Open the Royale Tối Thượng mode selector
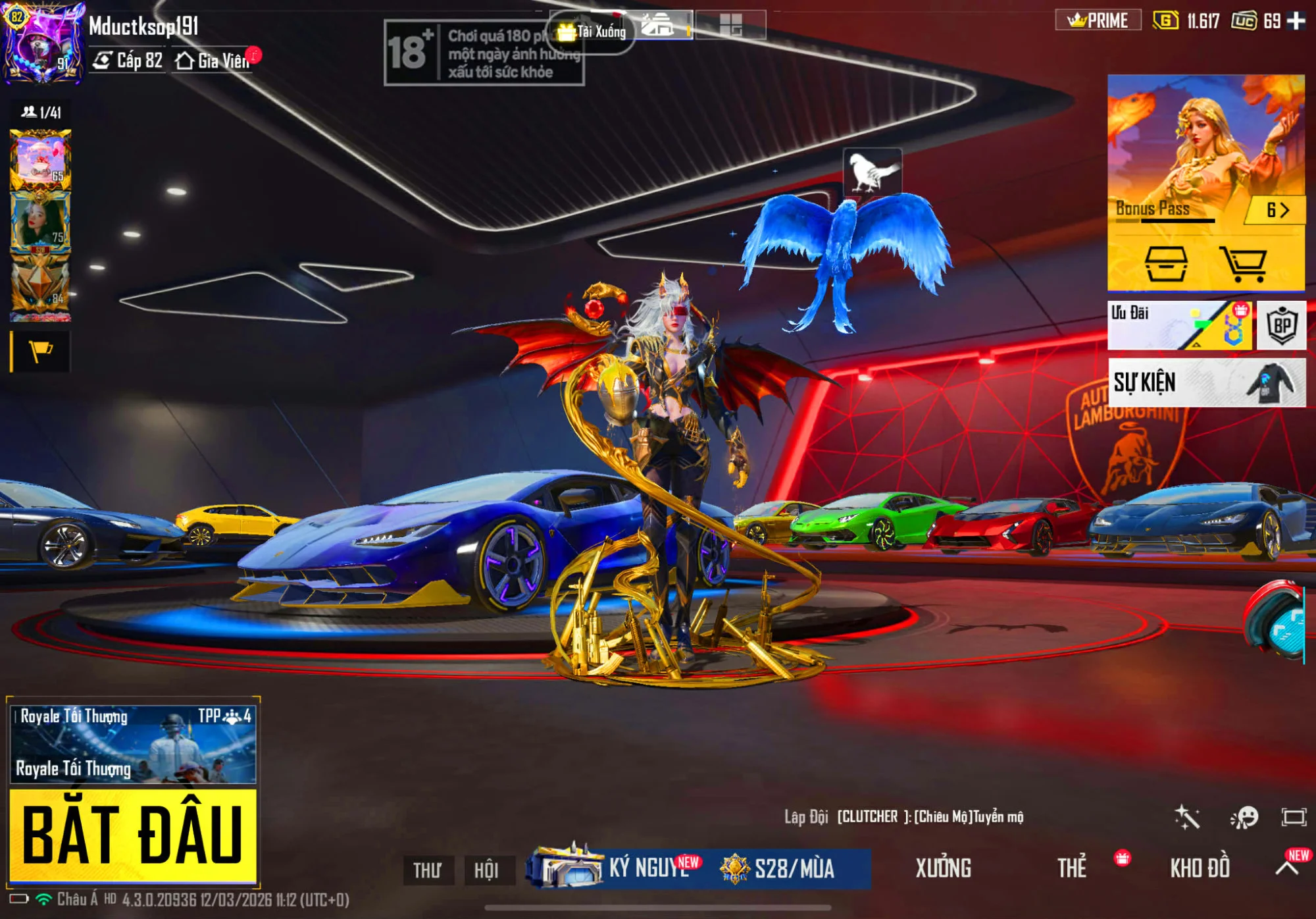This screenshot has width=1316, height=919. (x=132, y=744)
